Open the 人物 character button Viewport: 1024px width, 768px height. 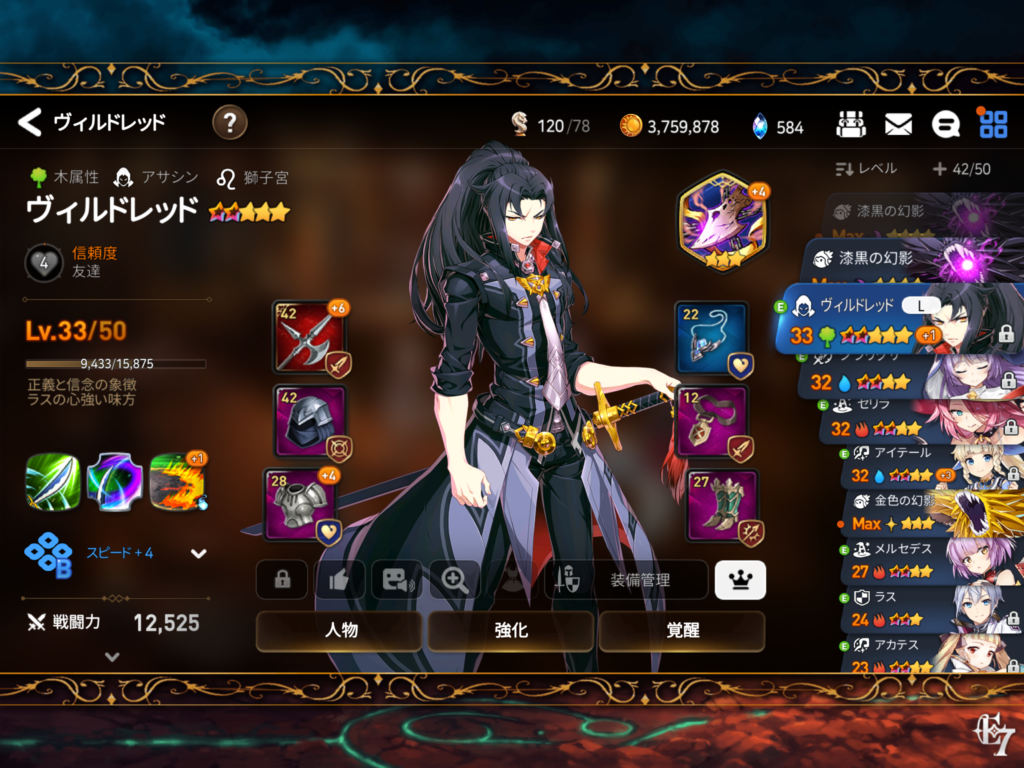coord(341,631)
